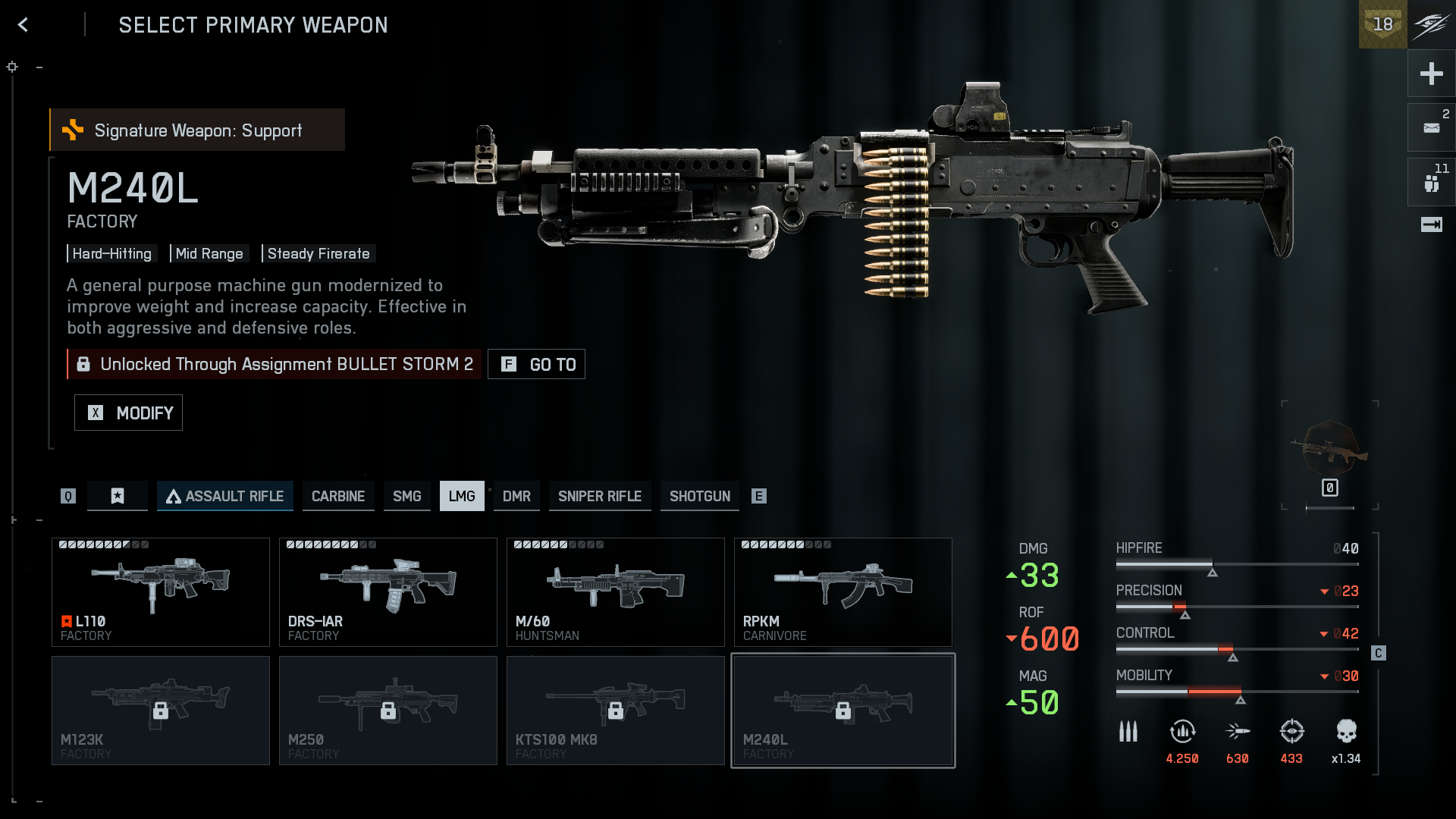Open the Shotgun weapon tab

click(700, 496)
